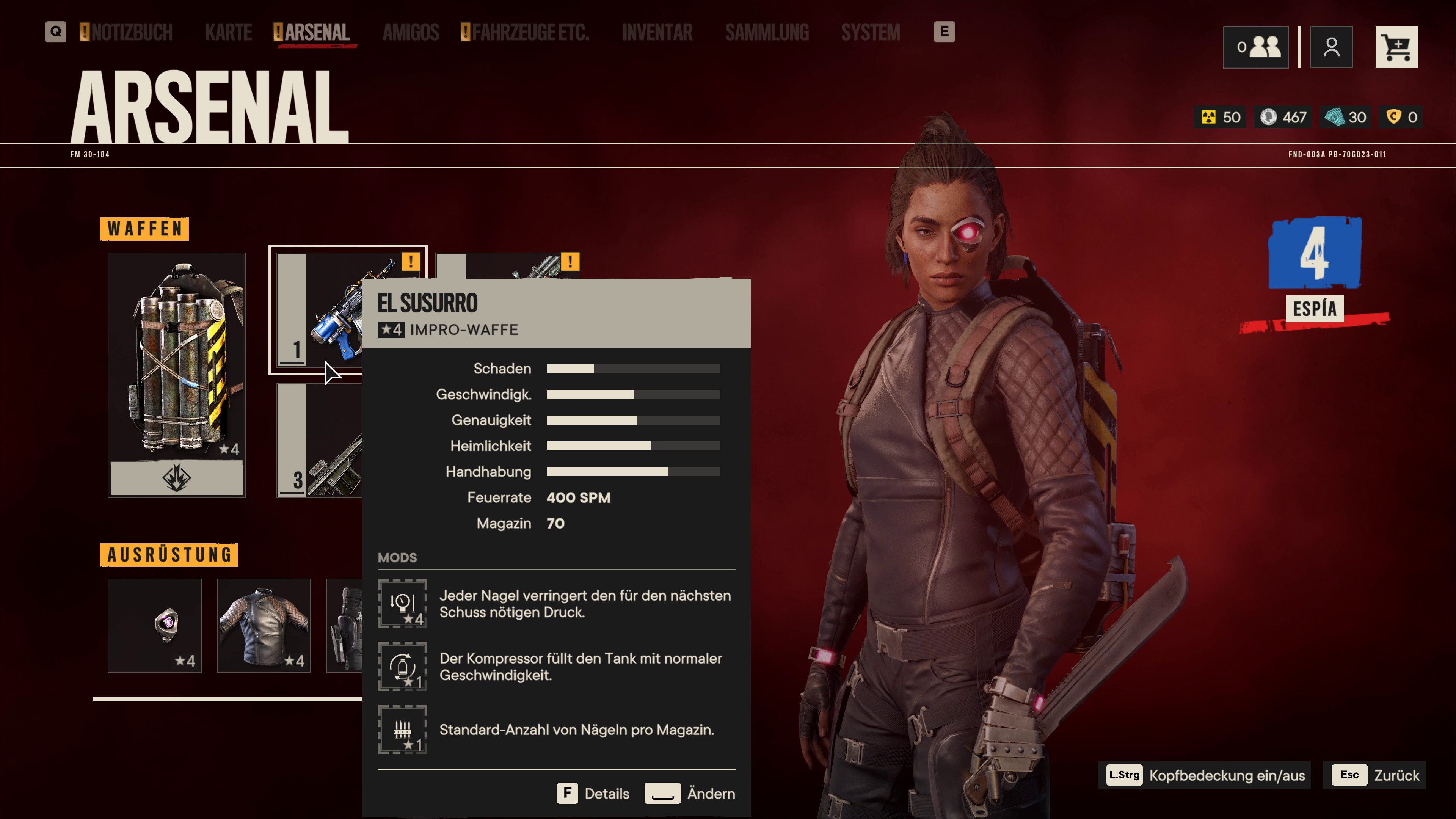1456x819 pixels.
Task: Show Details for El Susurro
Action: (593, 794)
